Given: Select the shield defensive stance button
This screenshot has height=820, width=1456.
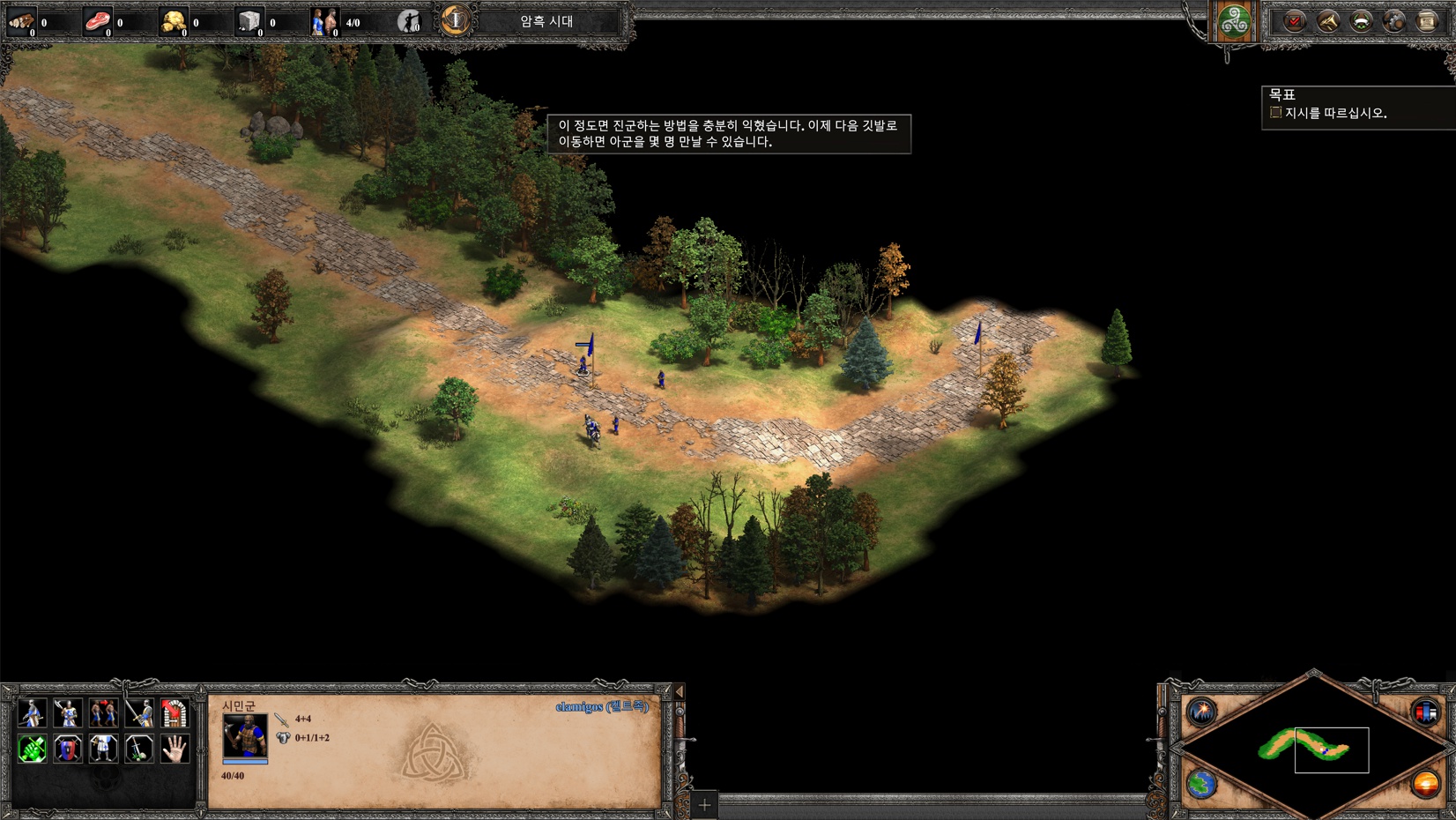Looking at the screenshot, I should pos(68,749).
